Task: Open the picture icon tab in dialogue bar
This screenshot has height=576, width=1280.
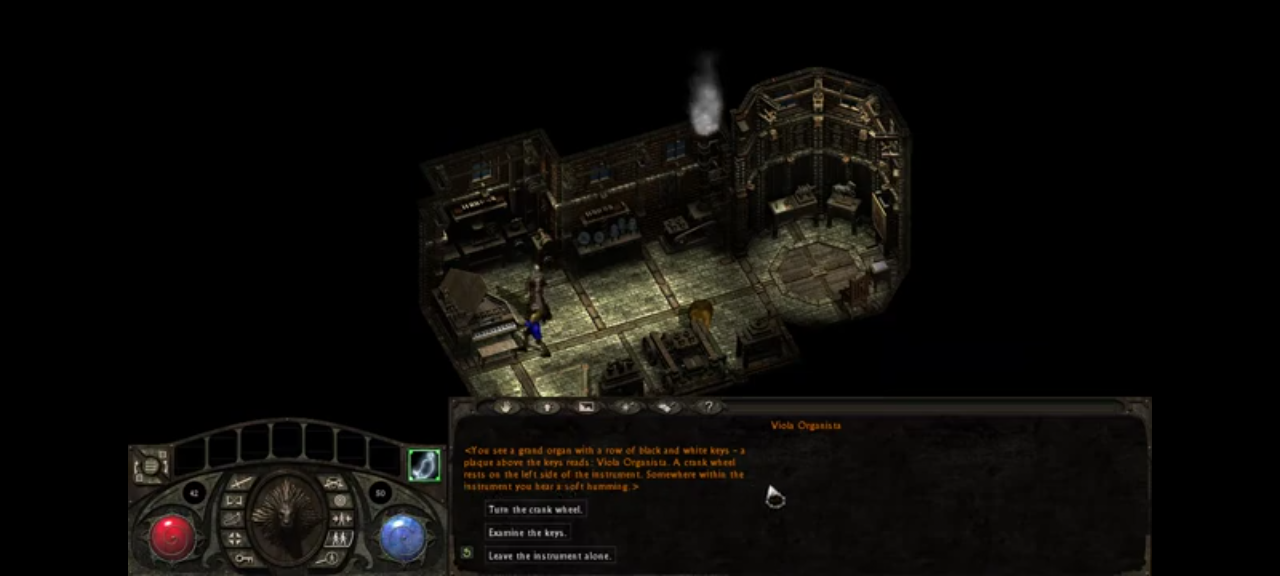Action: click(x=586, y=407)
